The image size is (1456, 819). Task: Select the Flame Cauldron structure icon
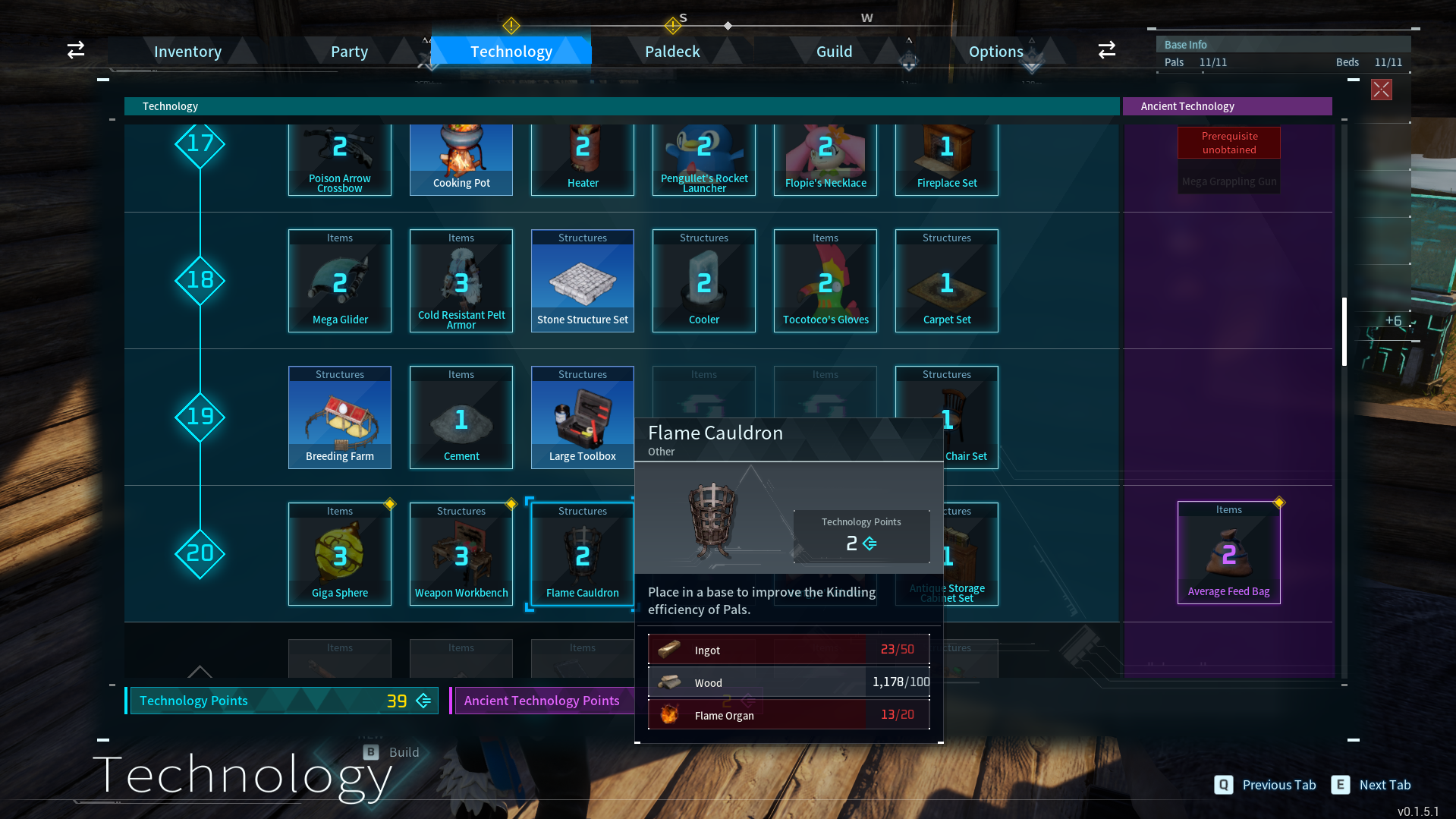pos(582,554)
